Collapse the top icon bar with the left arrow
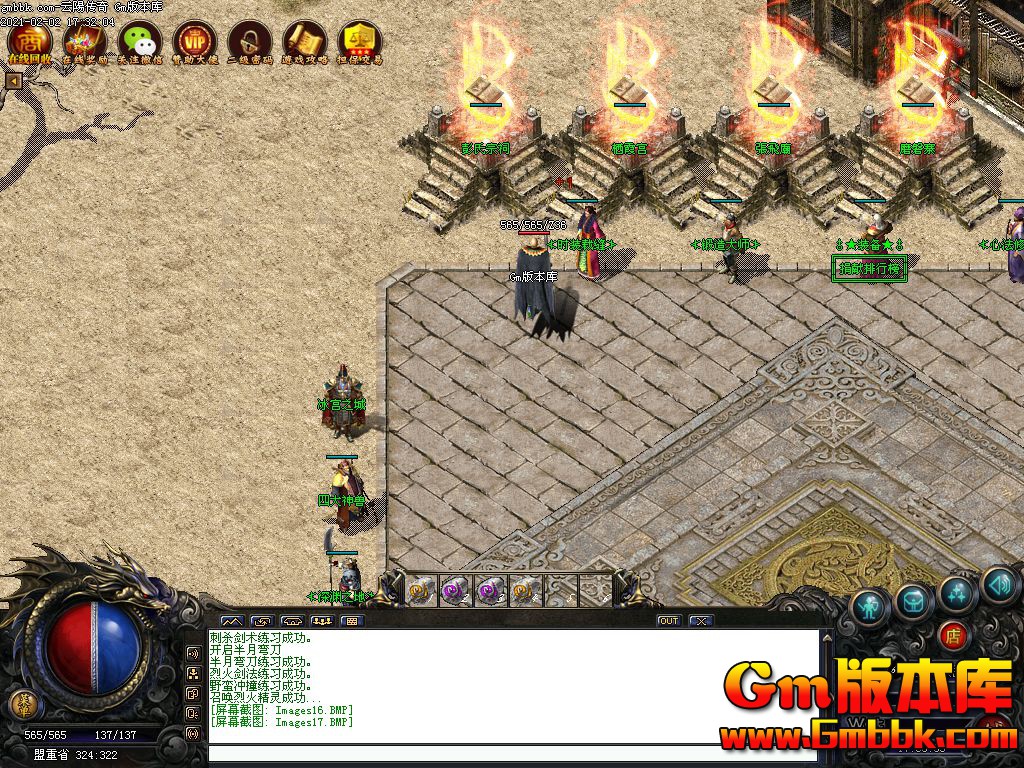 [x=14, y=81]
